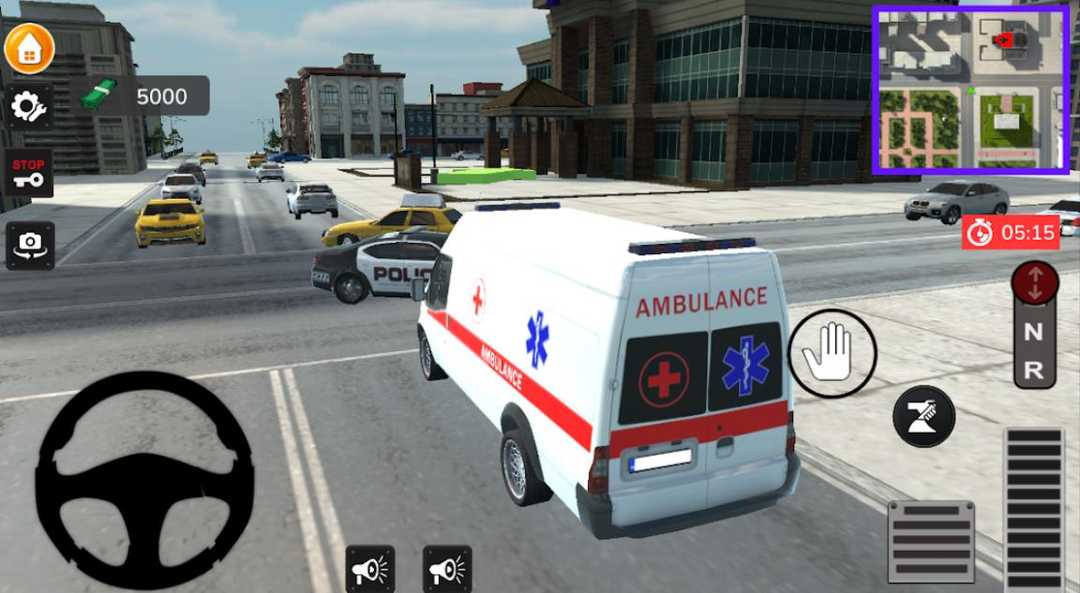Use the stretcher action button
1080x593 pixels.
point(923,415)
